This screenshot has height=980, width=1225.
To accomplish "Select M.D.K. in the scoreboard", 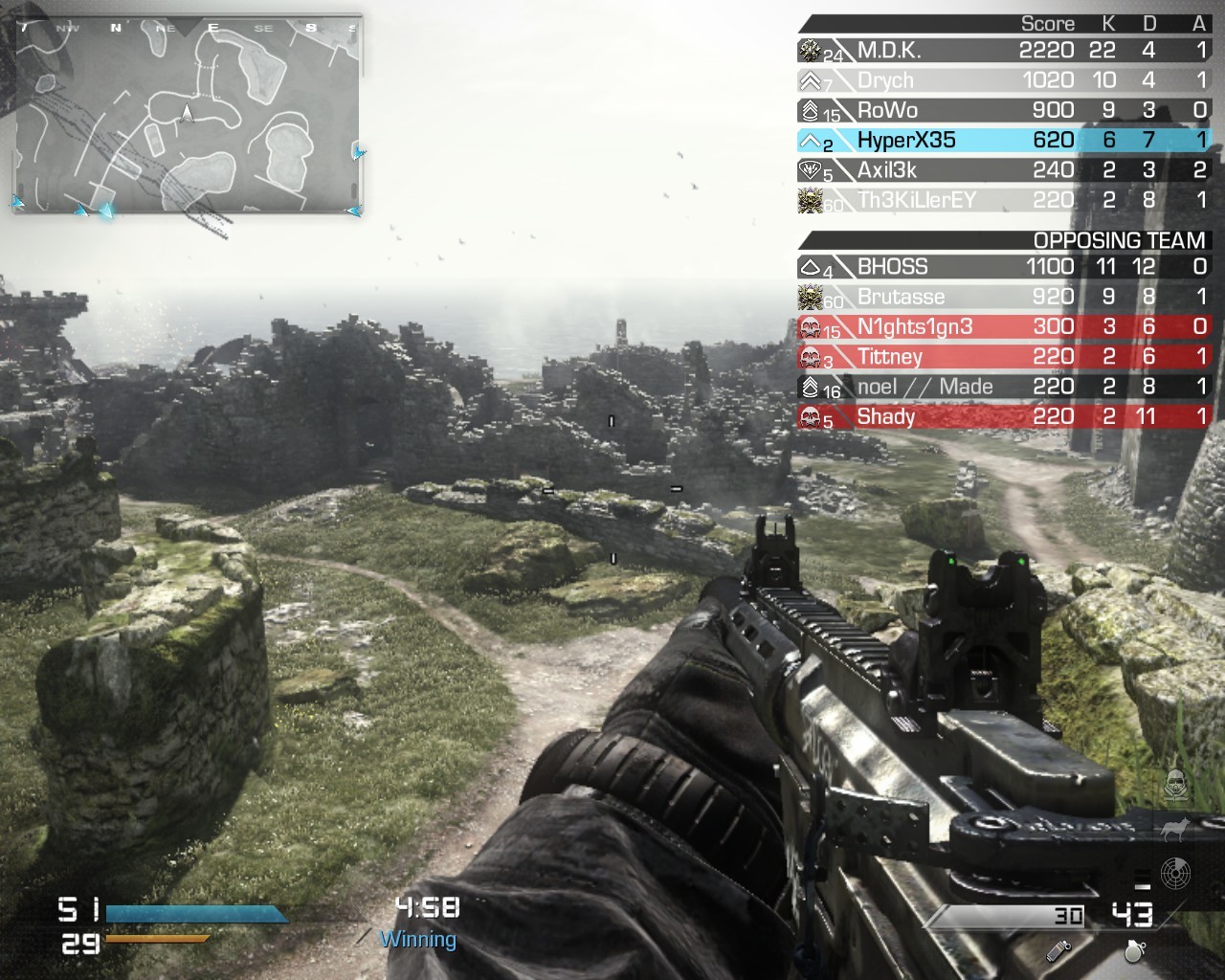I will [1003, 51].
